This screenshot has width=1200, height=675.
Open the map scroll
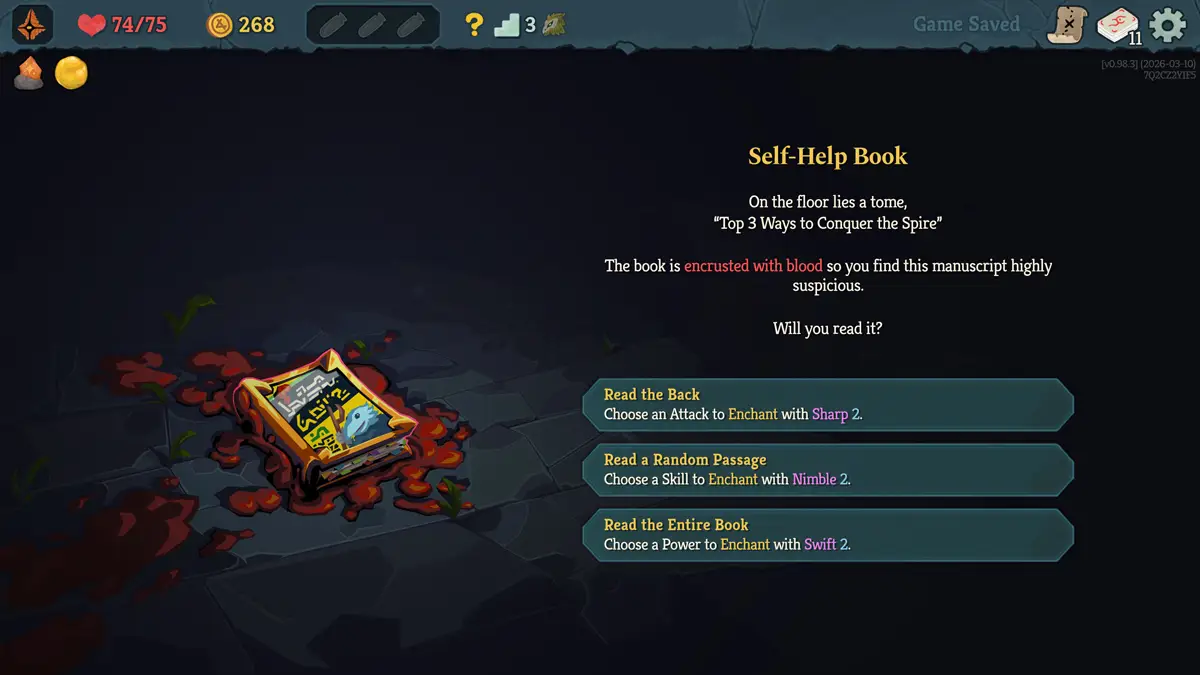[1066, 25]
